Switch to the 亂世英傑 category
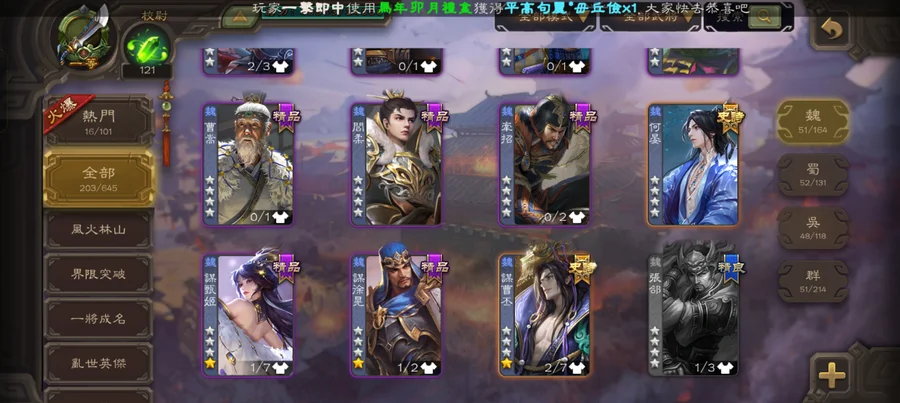 [x=98, y=364]
